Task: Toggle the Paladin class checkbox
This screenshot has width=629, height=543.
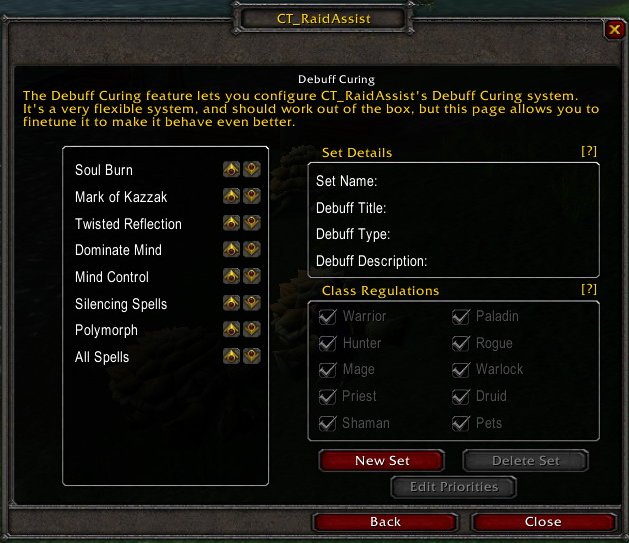Action: coord(461,317)
